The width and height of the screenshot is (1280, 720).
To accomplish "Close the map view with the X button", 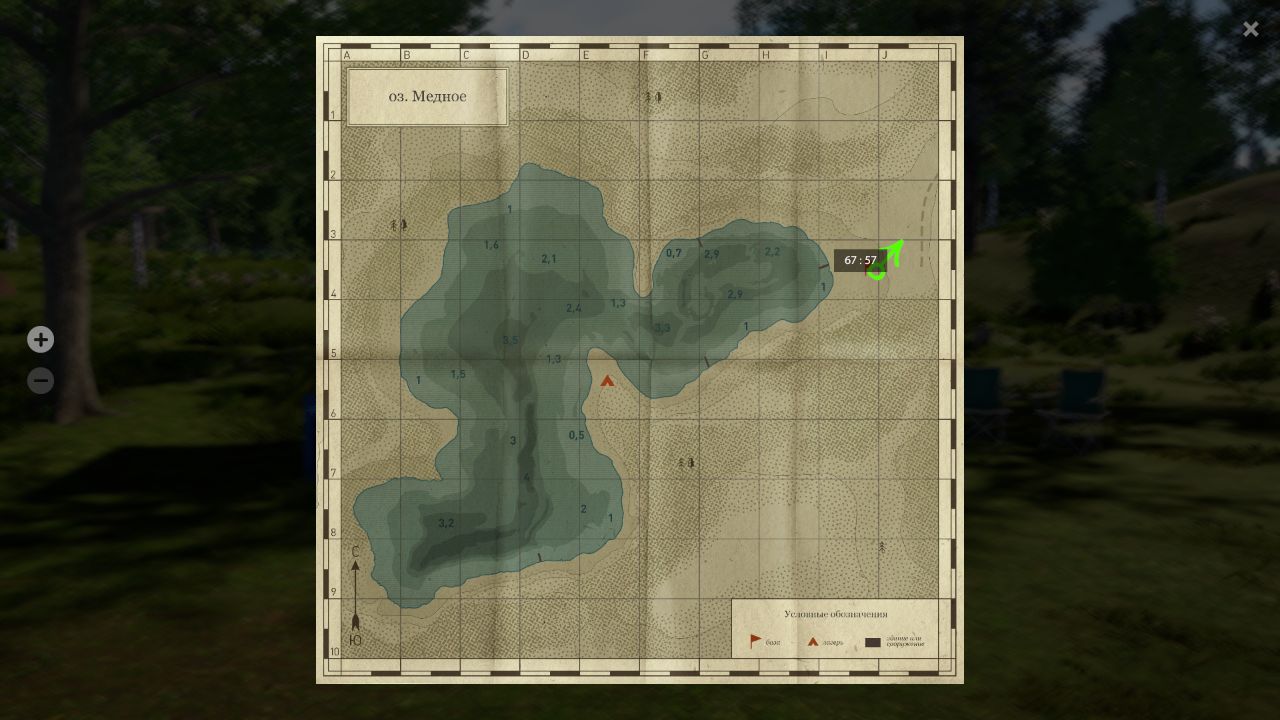I will 1250,29.
